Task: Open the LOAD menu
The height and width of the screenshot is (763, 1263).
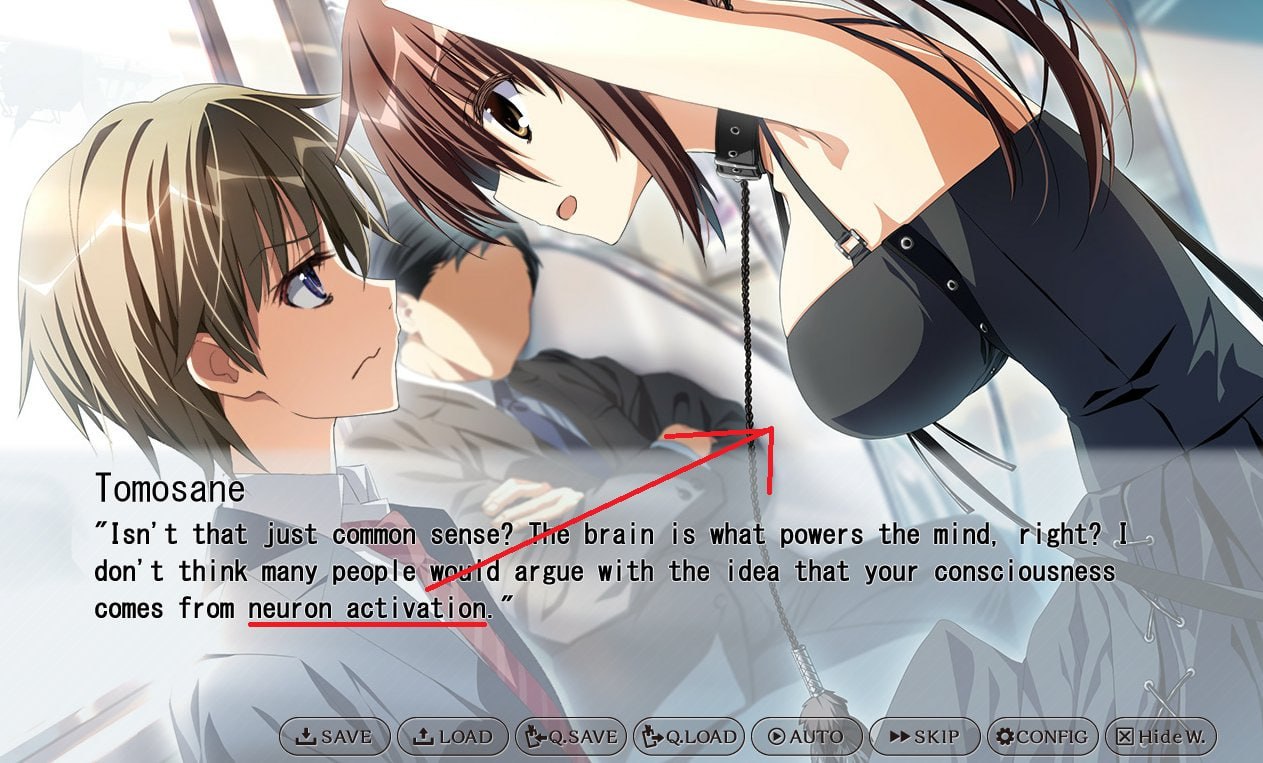Action: pos(453,737)
